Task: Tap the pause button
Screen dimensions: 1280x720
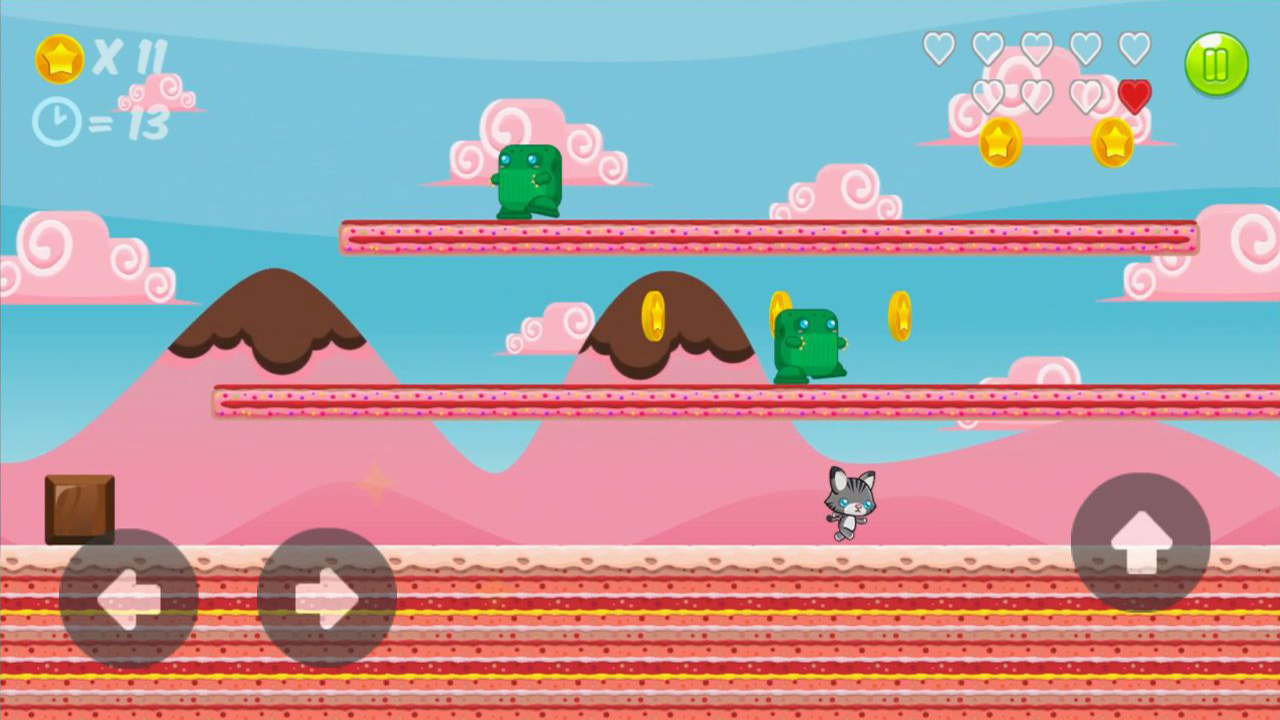Action: point(1216,64)
